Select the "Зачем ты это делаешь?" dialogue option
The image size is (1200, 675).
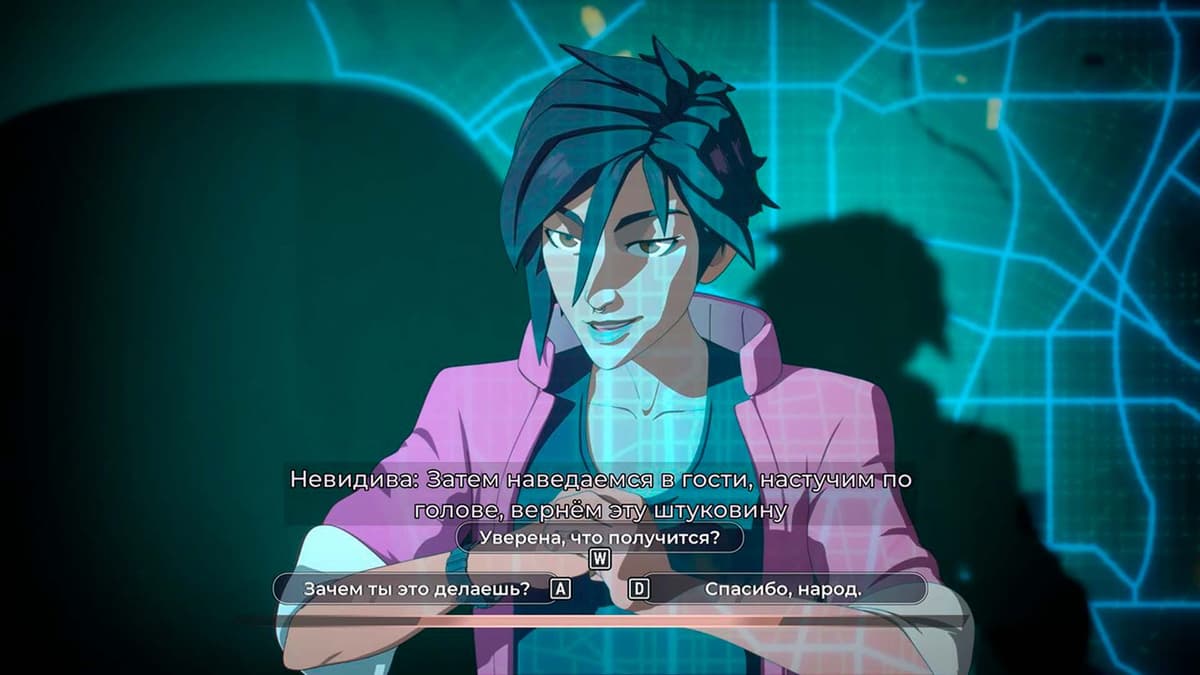pyautogui.click(x=416, y=588)
